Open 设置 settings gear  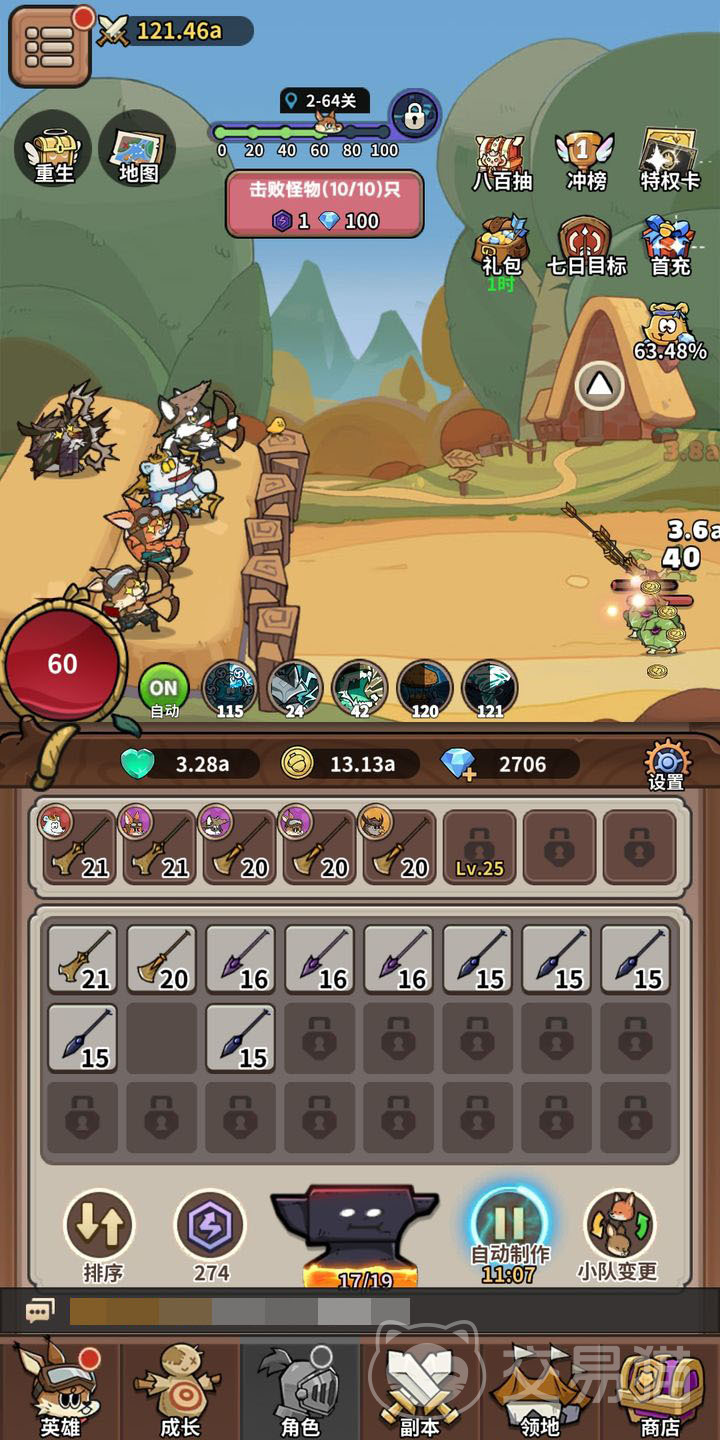(x=666, y=765)
